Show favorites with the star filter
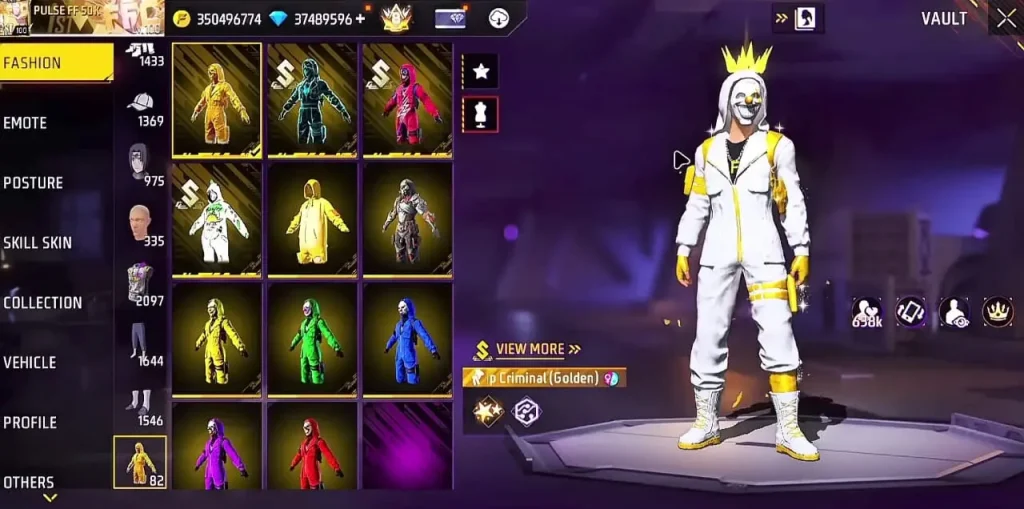The width and height of the screenshot is (1024, 509). click(480, 71)
